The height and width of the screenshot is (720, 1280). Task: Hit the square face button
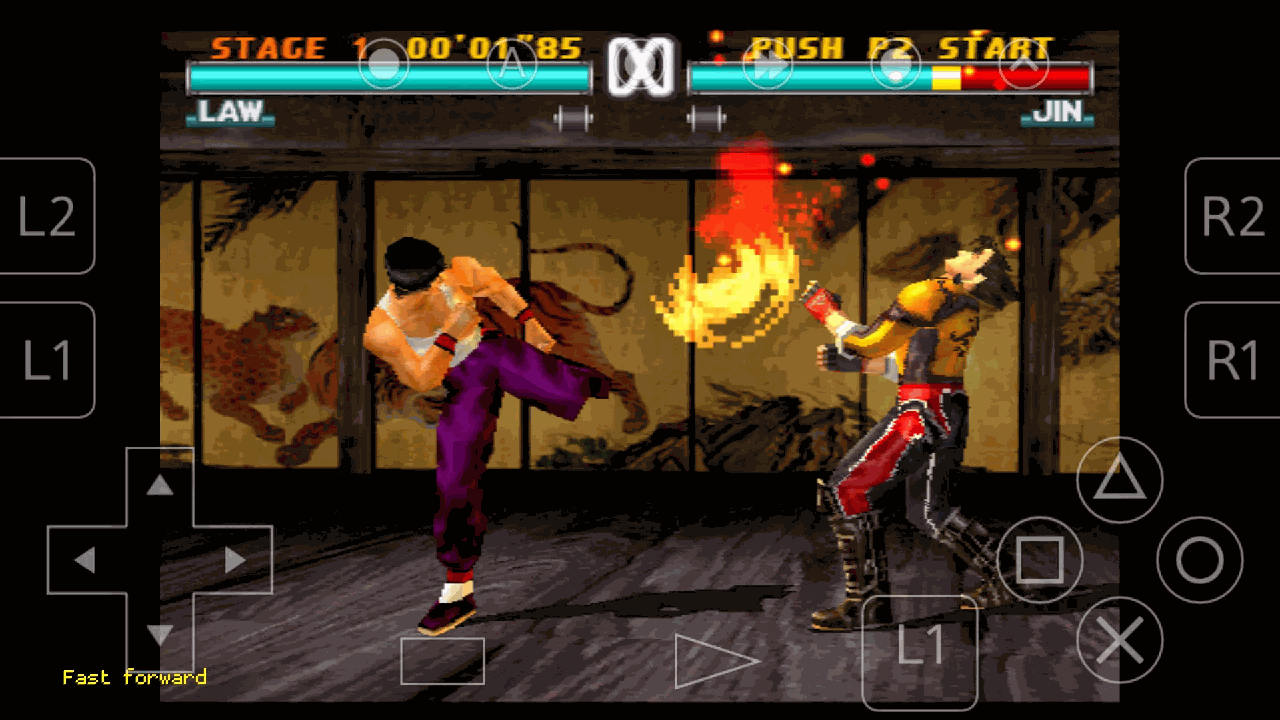click(x=1040, y=560)
